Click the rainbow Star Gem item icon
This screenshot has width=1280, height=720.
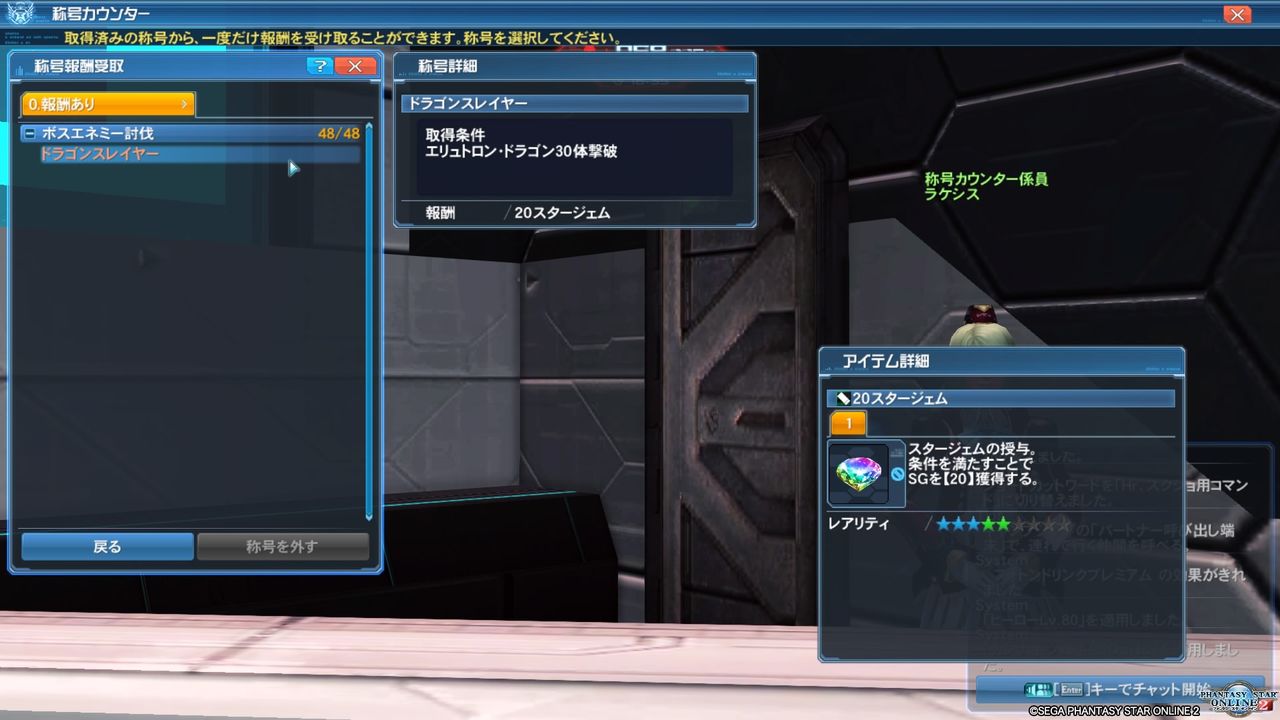coord(860,472)
